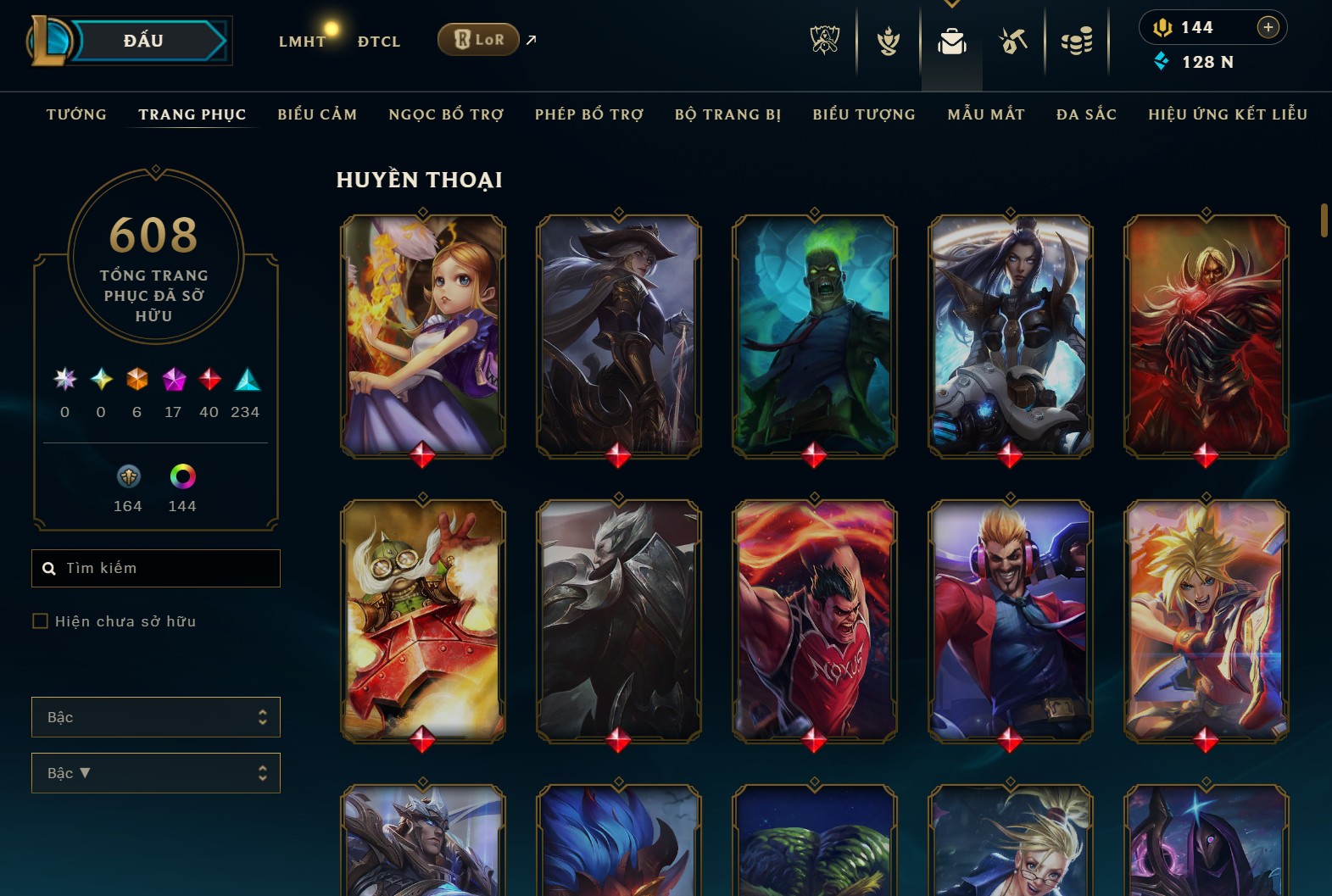Viewport: 1332px width, 896px height.
Task: Click inside the Tìm kiếm search field
Action: [x=156, y=568]
